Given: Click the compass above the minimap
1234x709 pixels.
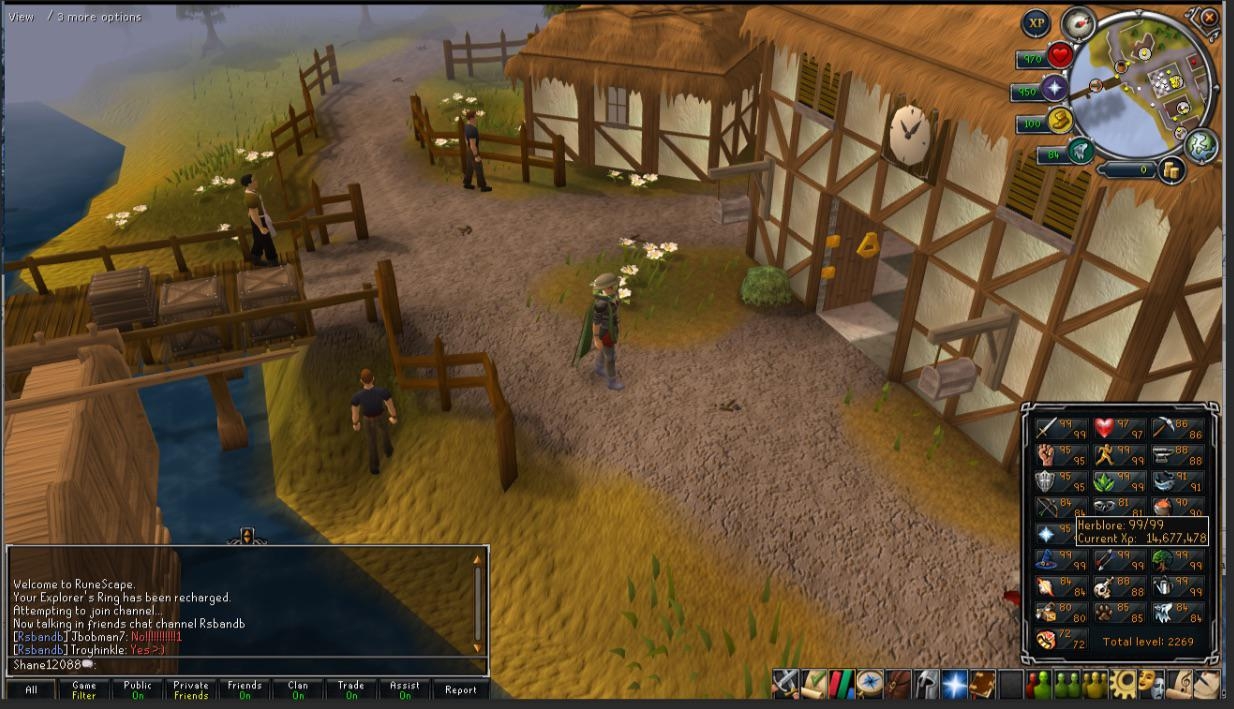Looking at the screenshot, I should pyautogui.click(x=1078, y=23).
